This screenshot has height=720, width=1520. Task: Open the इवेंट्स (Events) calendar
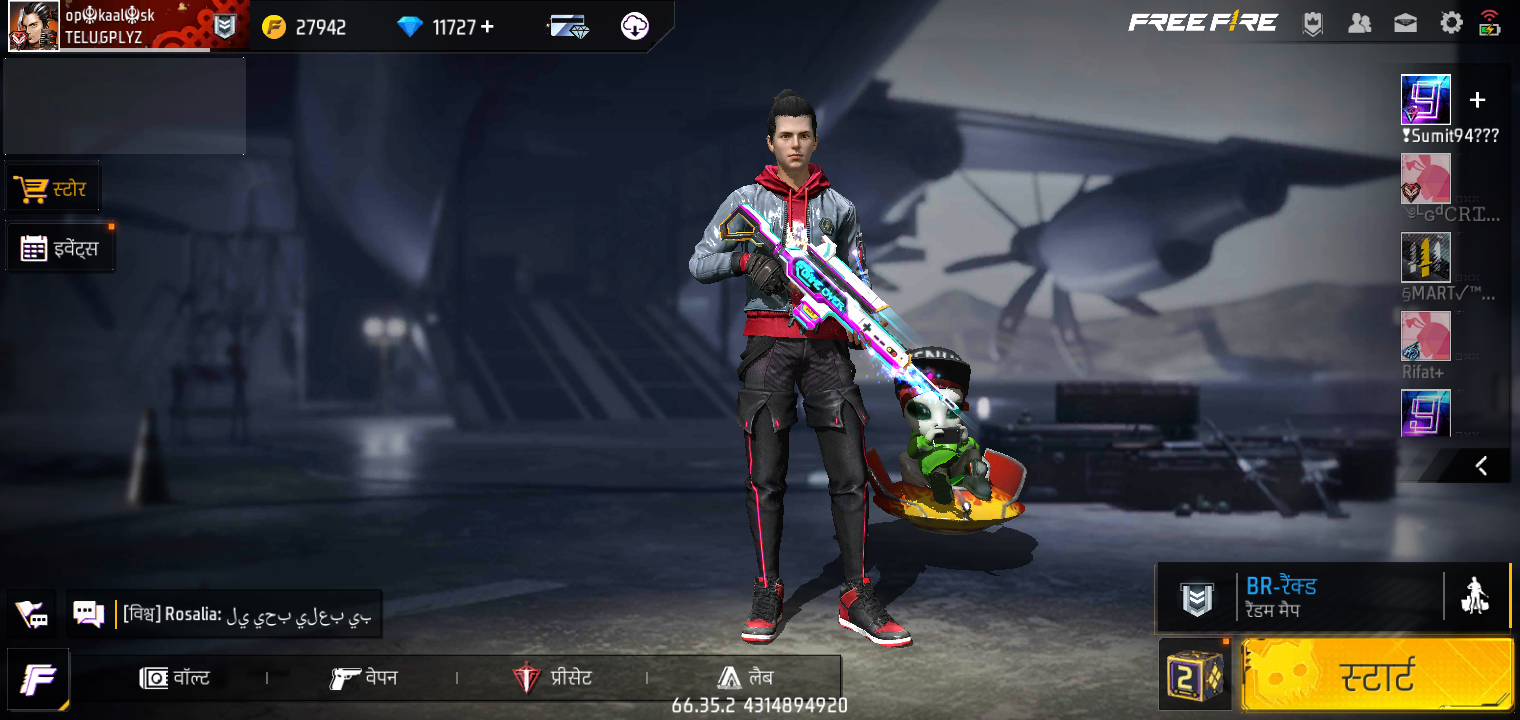click(61, 248)
